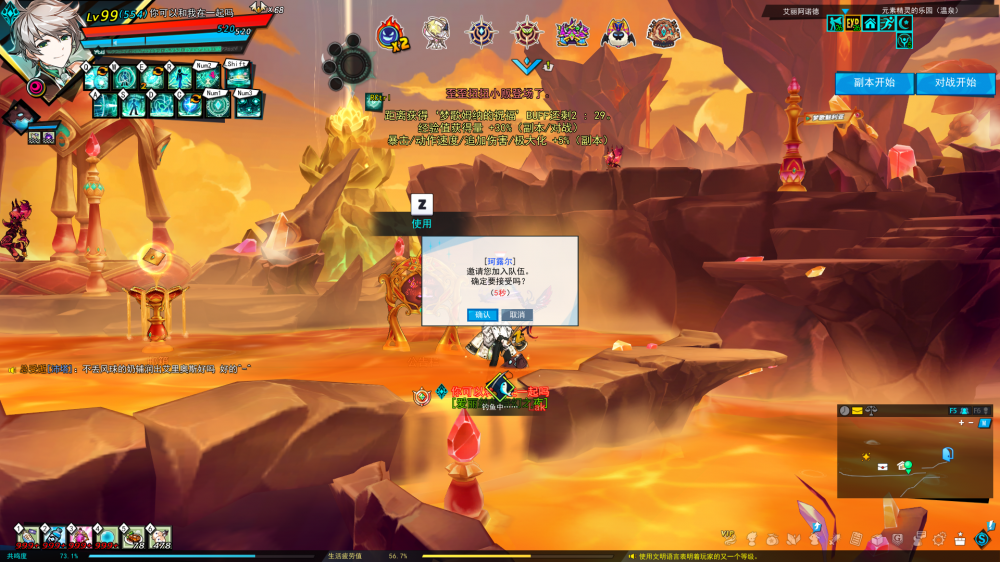
Task: Select the crescent moon buff icon
Action: click(905, 23)
